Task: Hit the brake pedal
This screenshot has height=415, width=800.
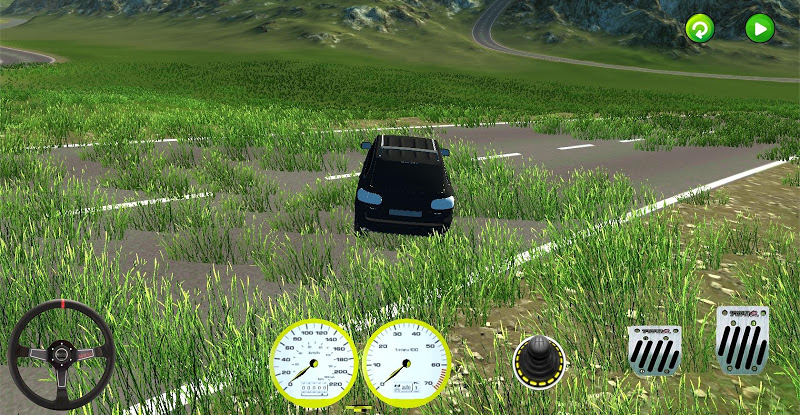Action: coord(654,351)
